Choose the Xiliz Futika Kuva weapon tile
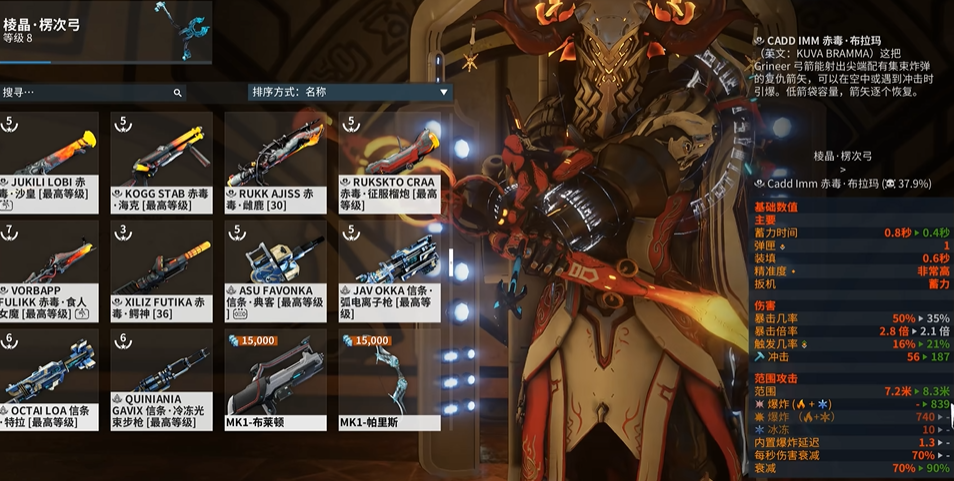This screenshot has width=954, height=481. click(x=161, y=270)
